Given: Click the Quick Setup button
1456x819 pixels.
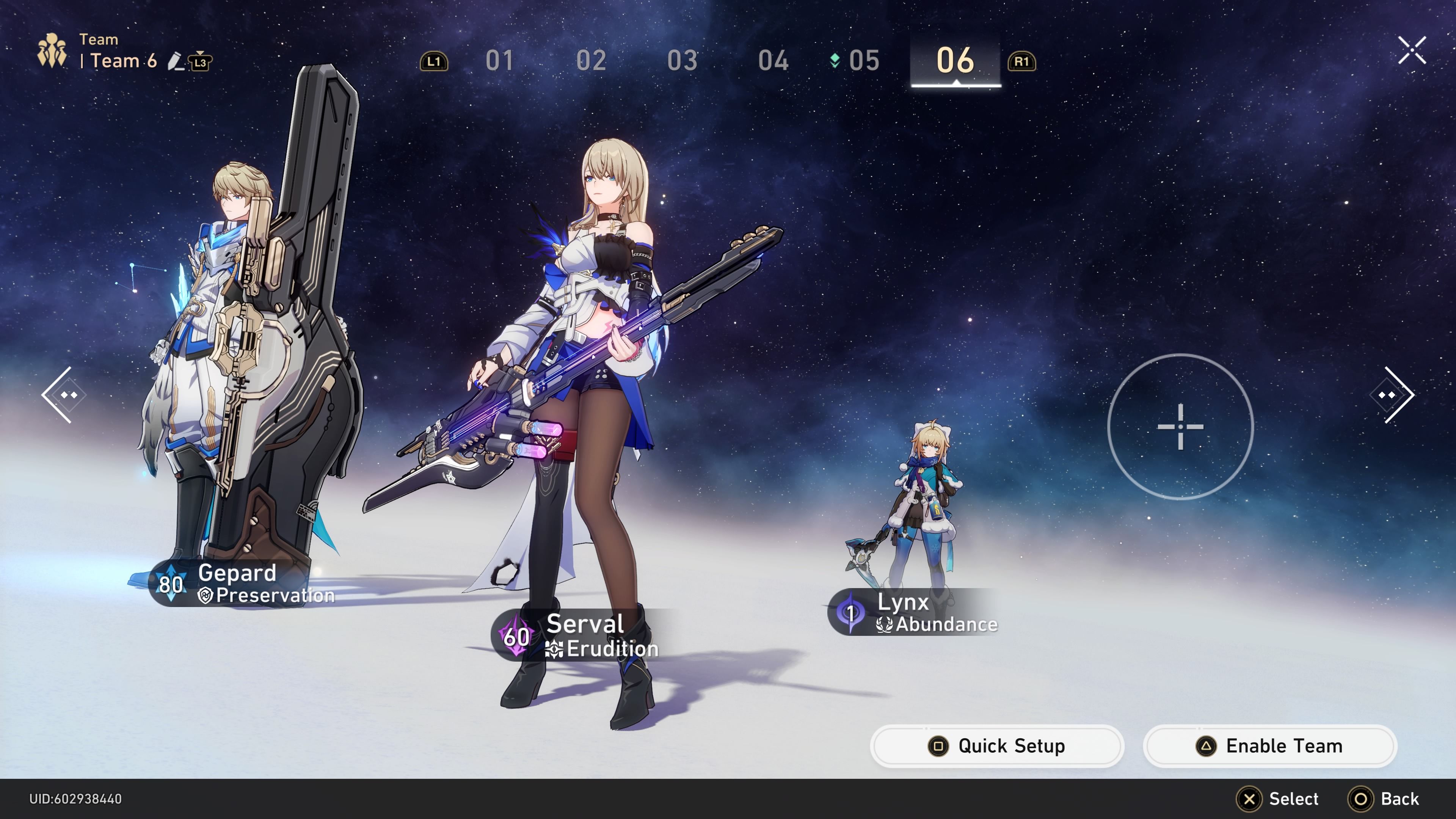Looking at the screenshot, I should (x=997, y=746).
